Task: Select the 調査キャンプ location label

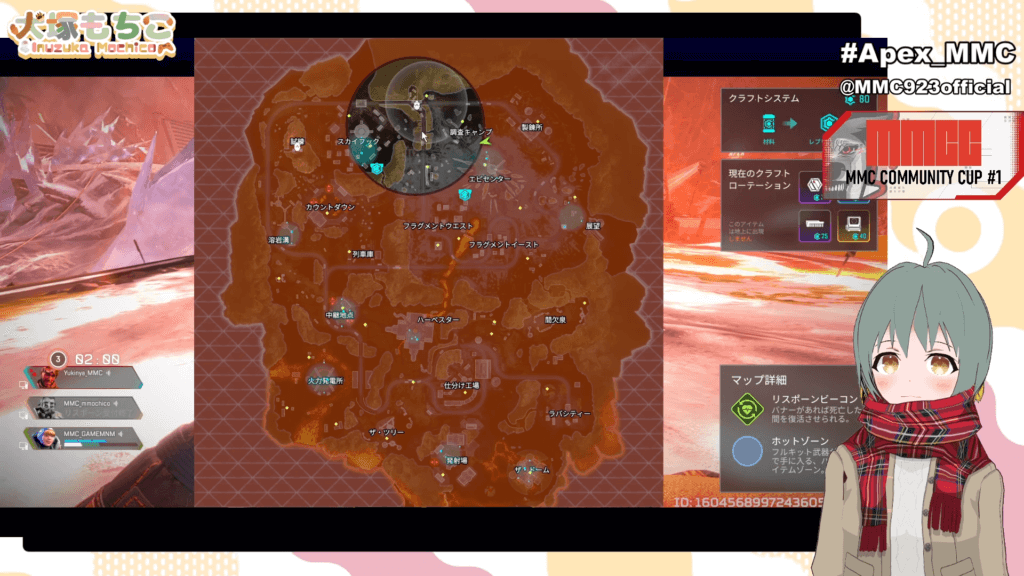Action: click(470, 132)
